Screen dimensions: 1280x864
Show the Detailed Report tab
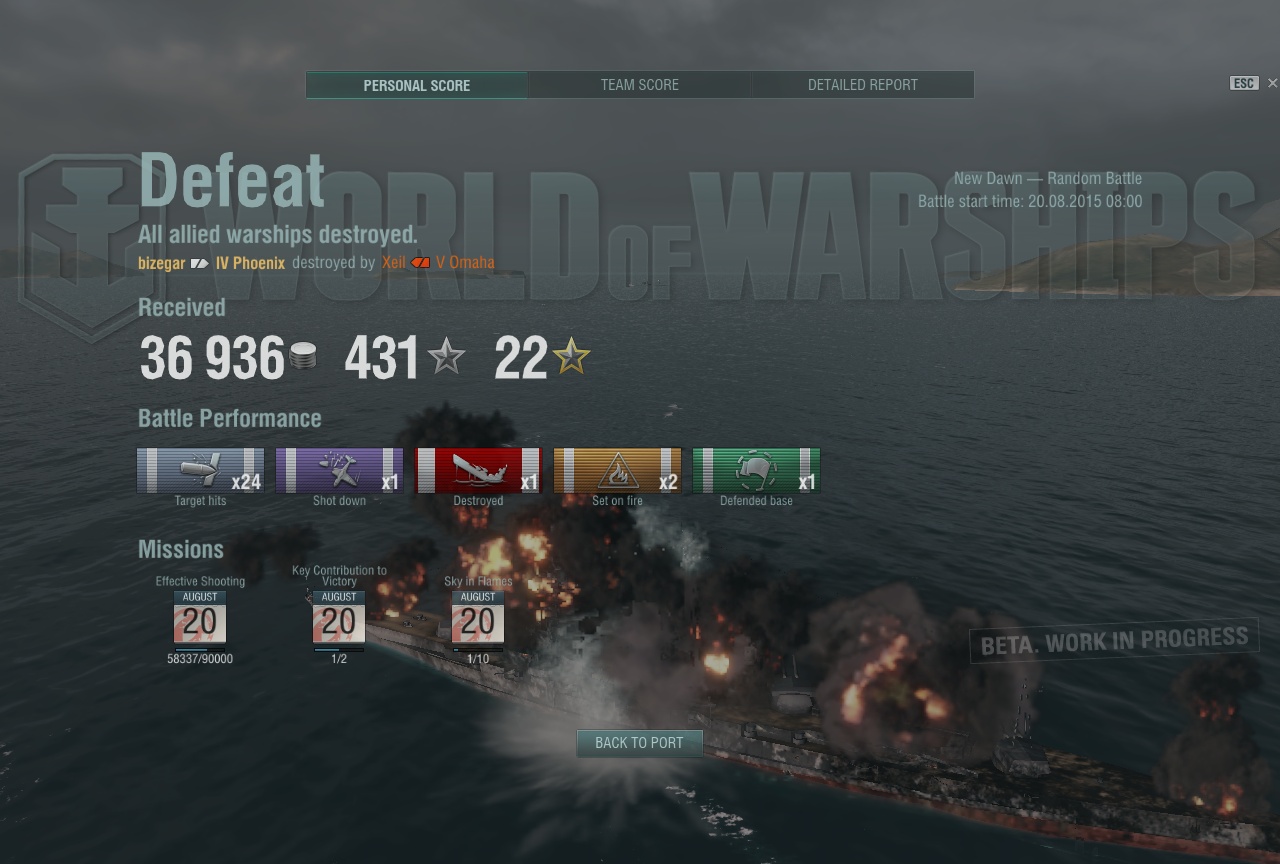(862, 85)
